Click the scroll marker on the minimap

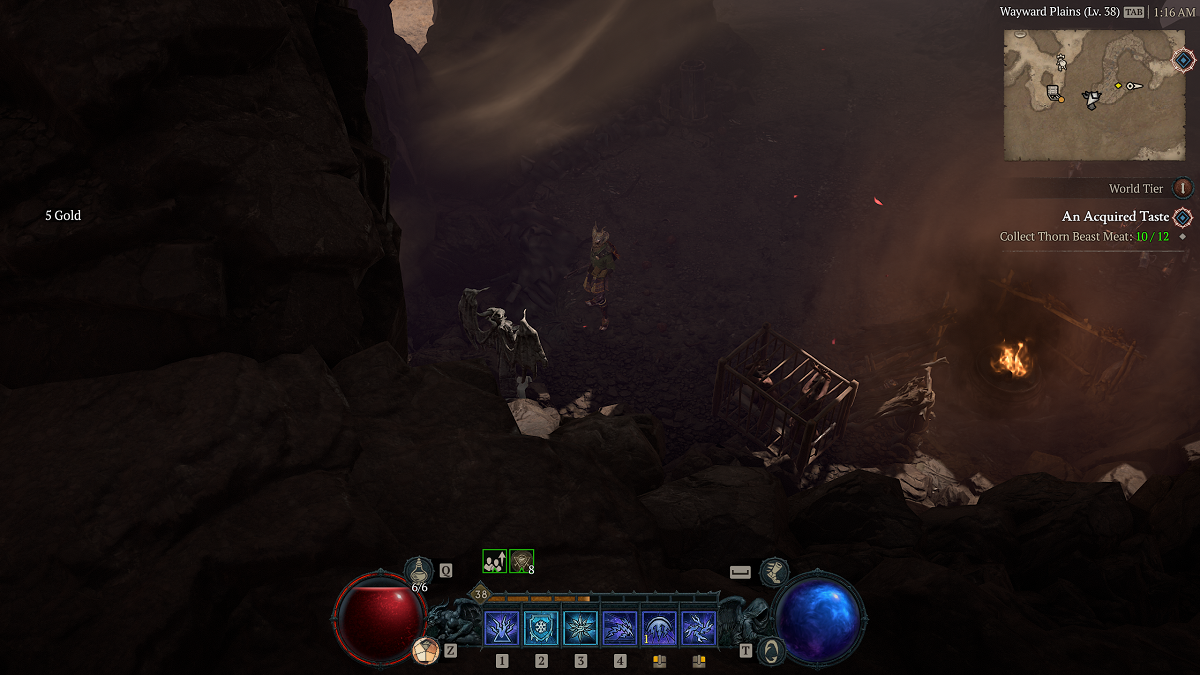[x=1052, y=93]
